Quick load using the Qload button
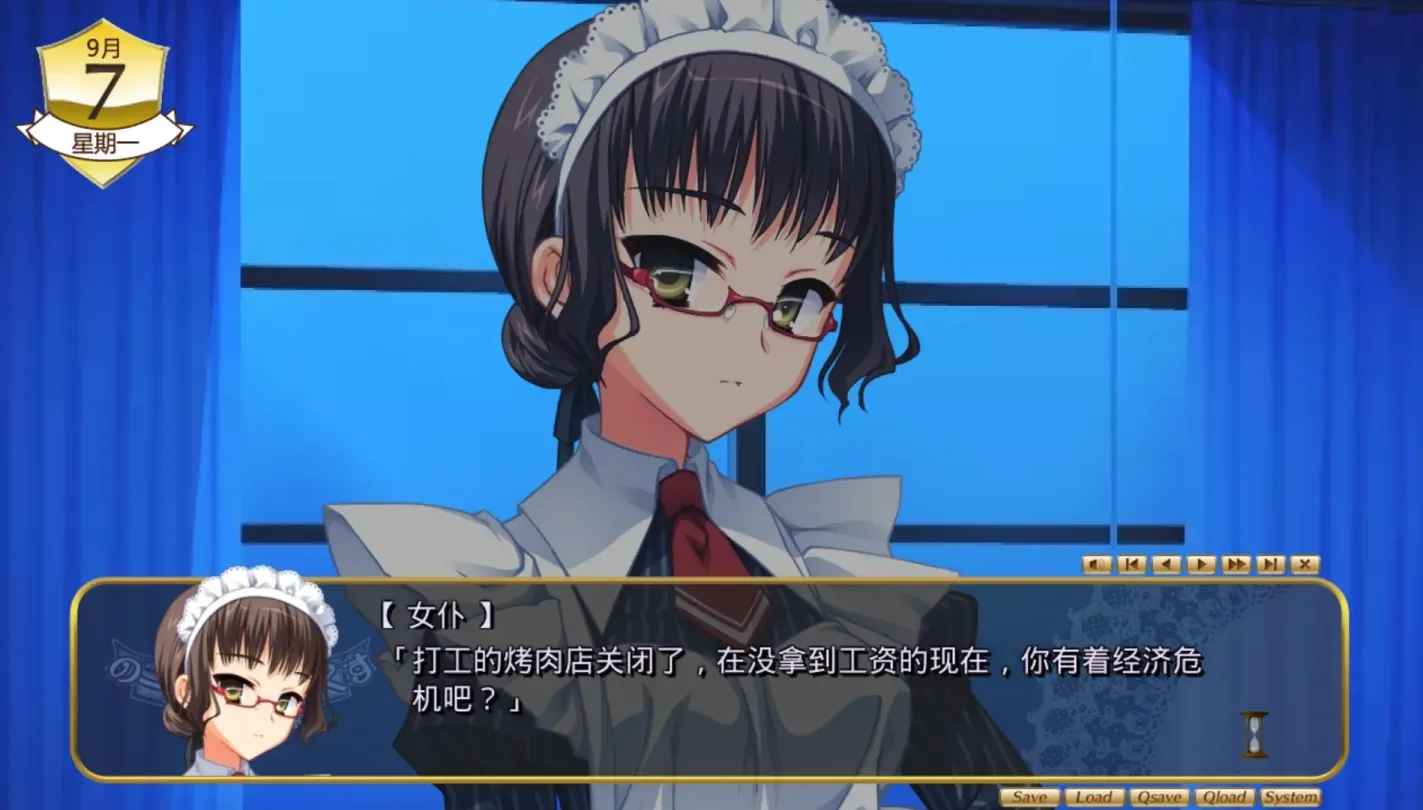Image resolution: width=1423 pixels, height=810 pixels. [1224, 798]
